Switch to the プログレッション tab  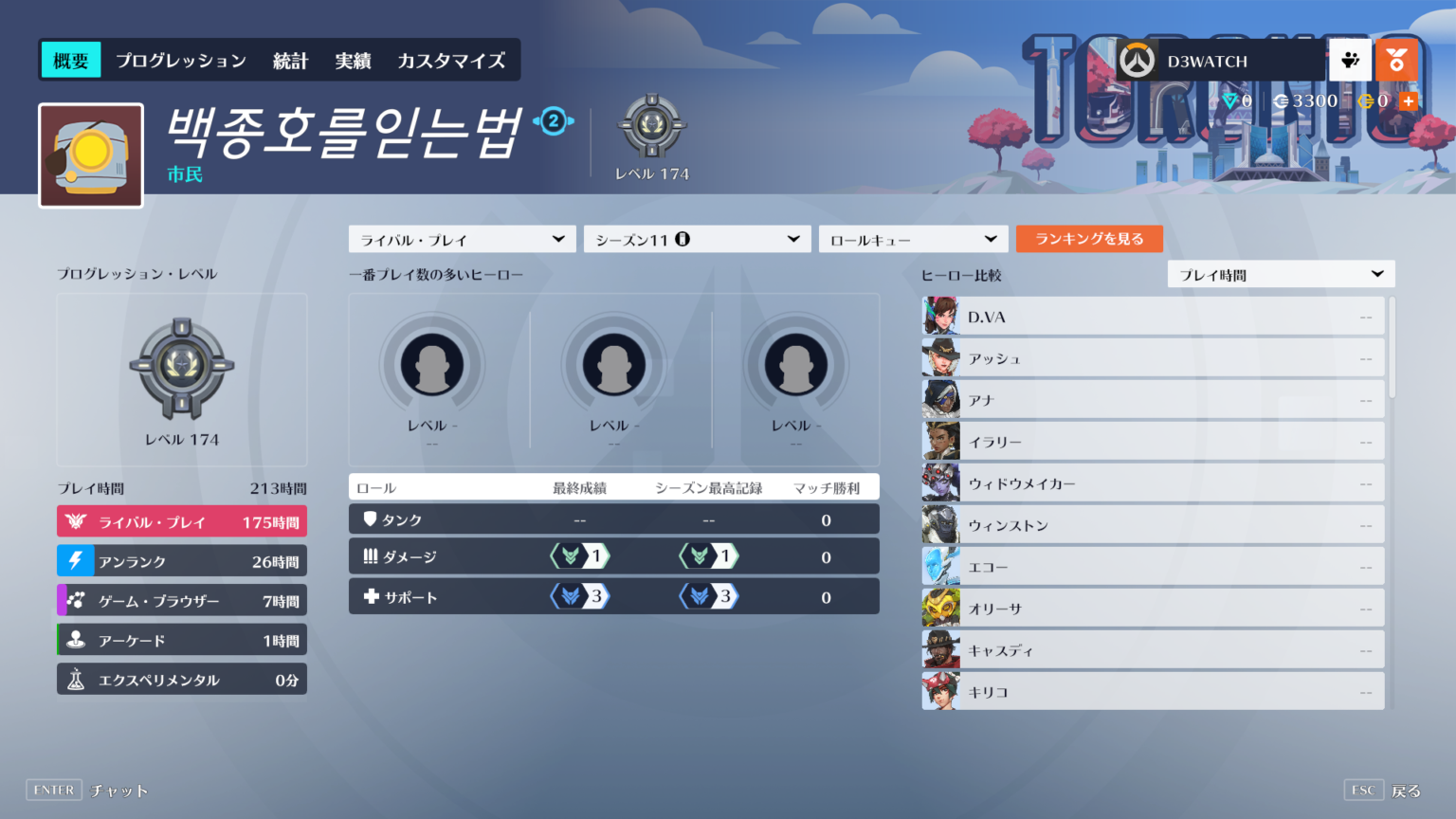point(180,59)
